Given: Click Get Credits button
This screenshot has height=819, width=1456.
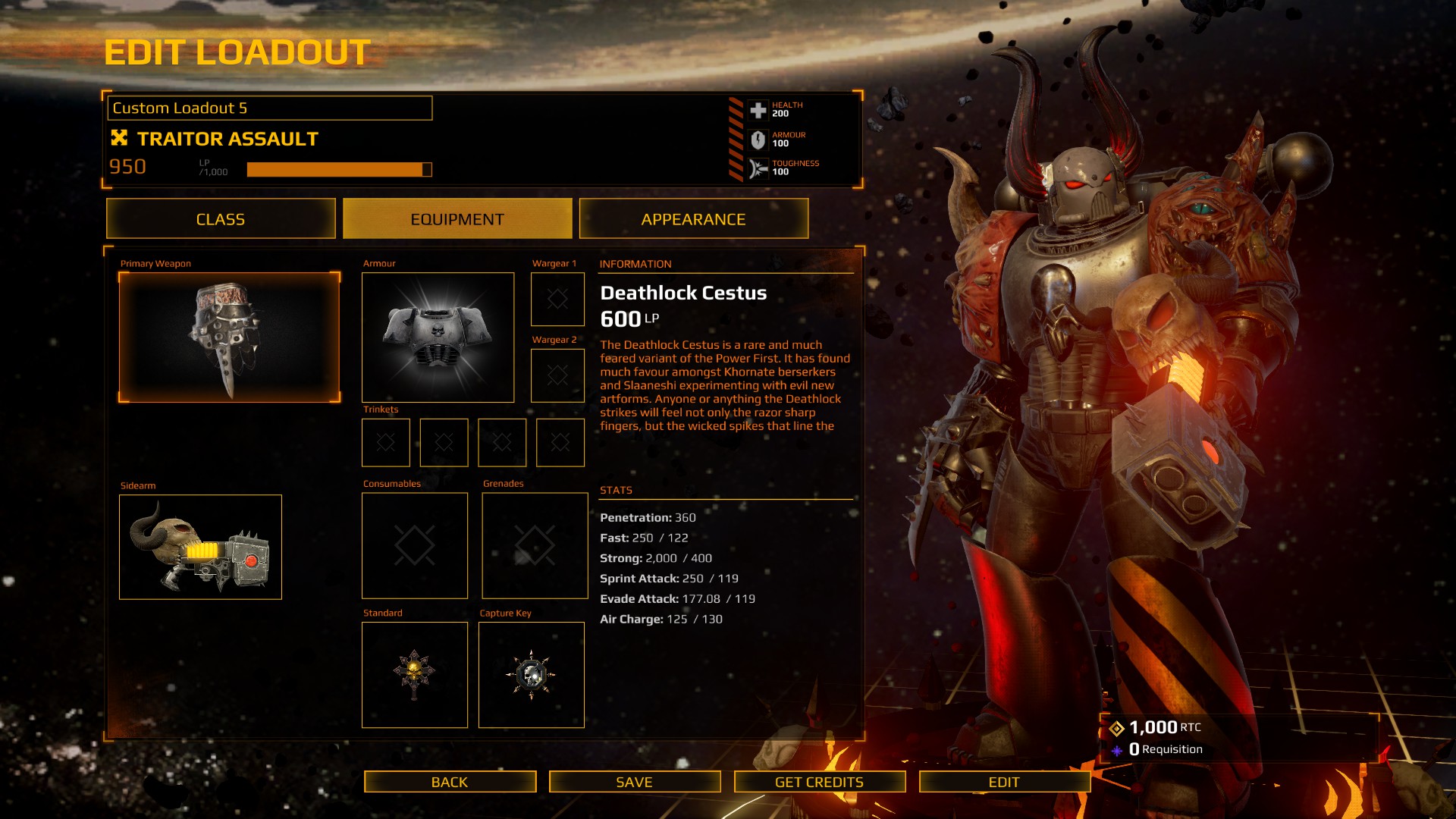Looking at the screenshot, I should click(819, 782).
